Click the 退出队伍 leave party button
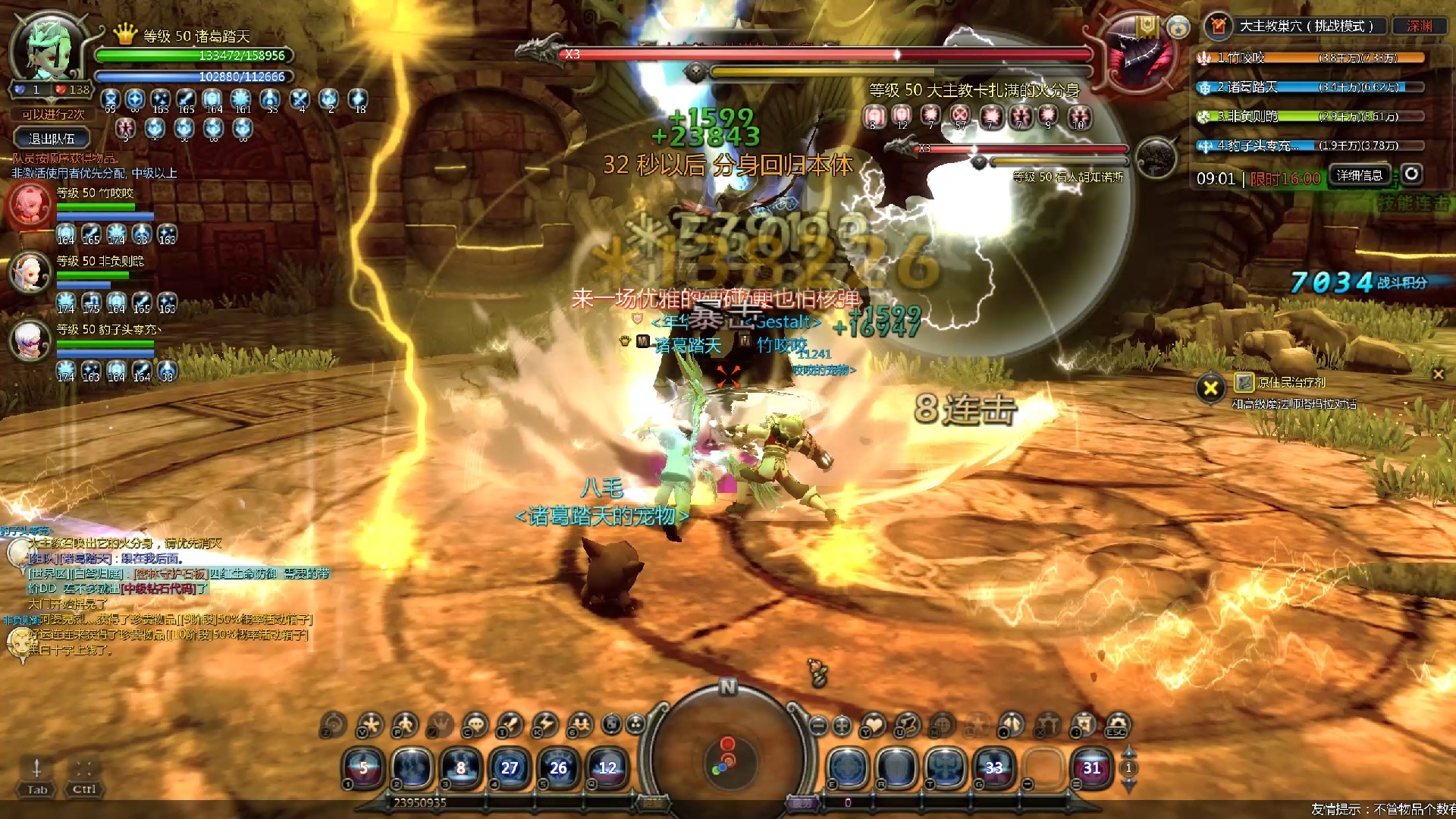Image resolution: width=1456 pixels, height=819 pixels. point(52,139)
